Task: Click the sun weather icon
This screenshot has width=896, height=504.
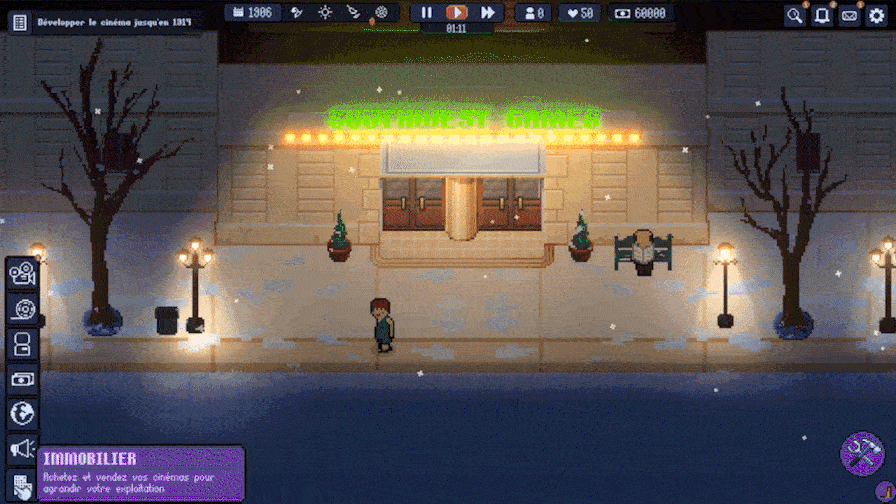Action: click(x=325, y=13)
